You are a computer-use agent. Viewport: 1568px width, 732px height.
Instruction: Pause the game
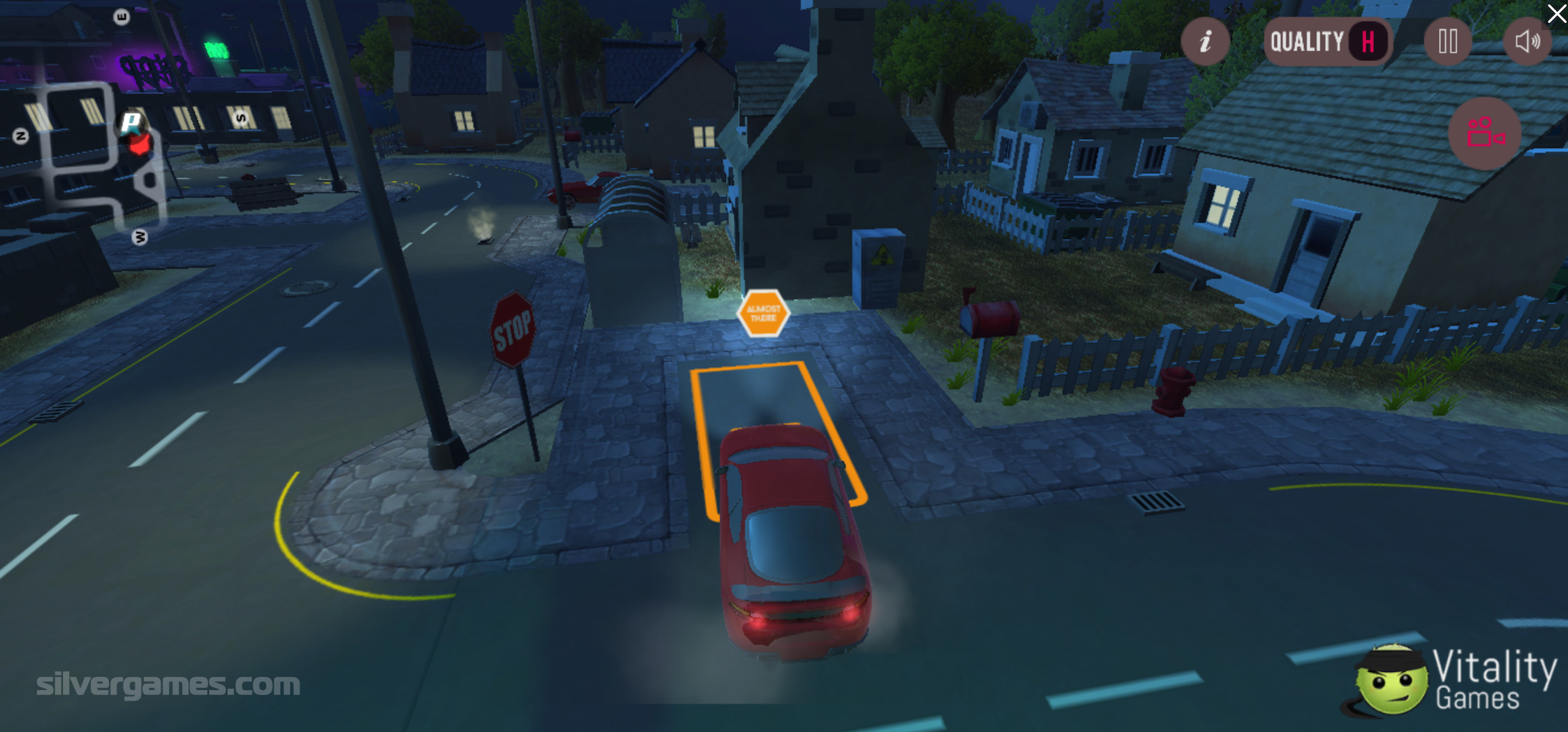click(x=1447, y=42)
